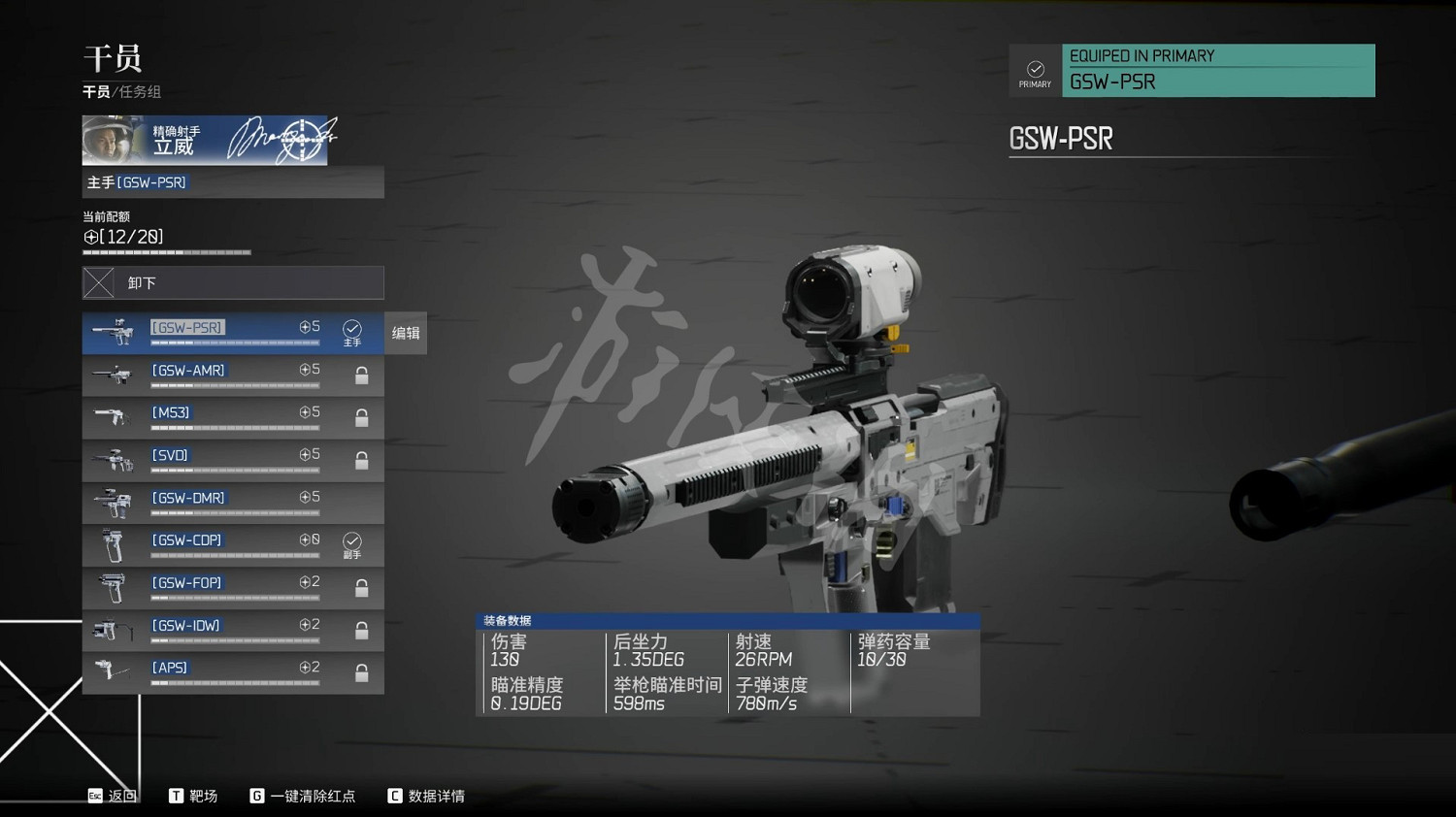Click the 卸下 unequip button
Viewport: 1456px width, 817px height.
[233, 282]
